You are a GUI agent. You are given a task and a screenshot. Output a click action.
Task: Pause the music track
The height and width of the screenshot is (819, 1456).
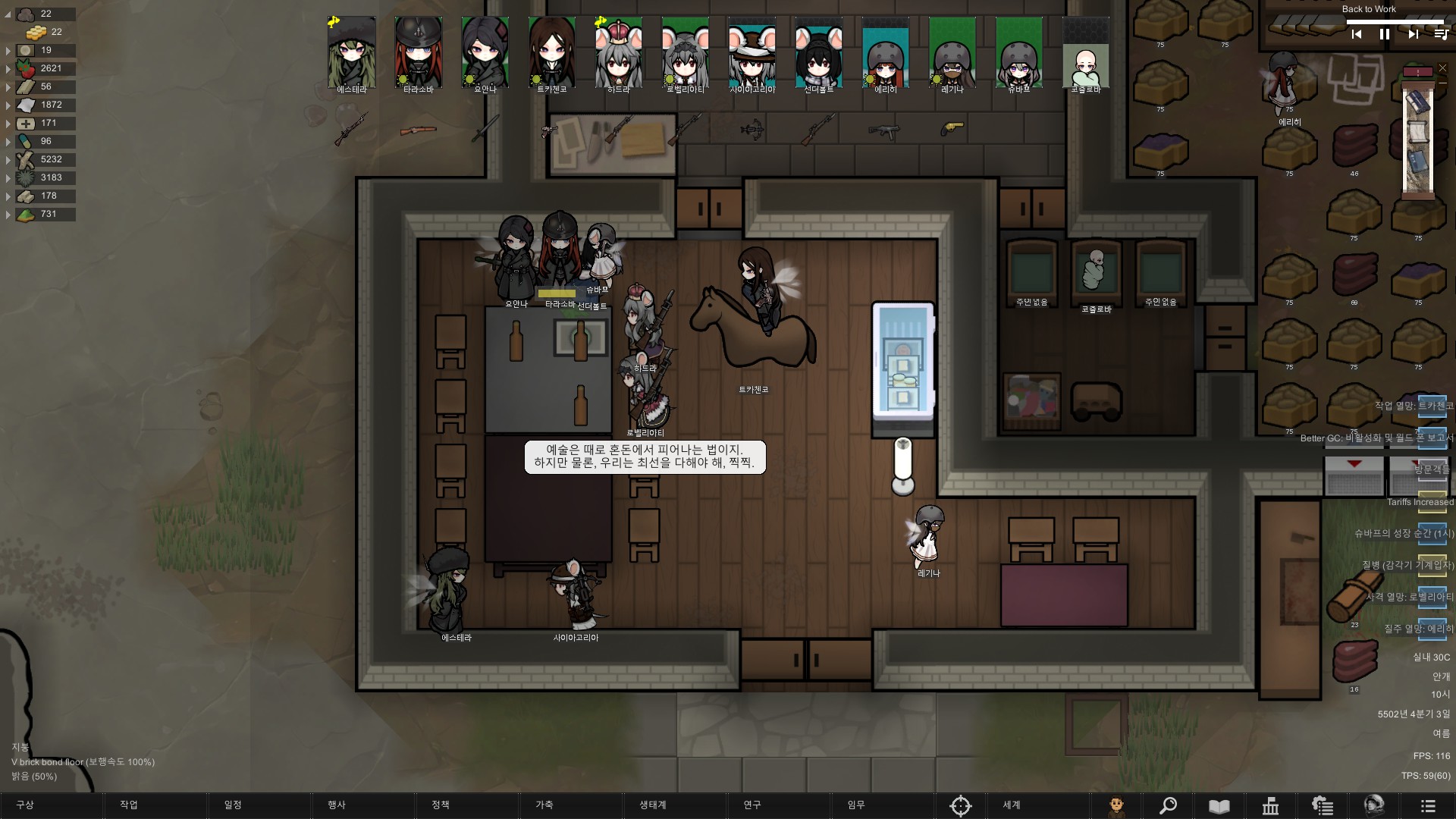[x=1385, y=34]
